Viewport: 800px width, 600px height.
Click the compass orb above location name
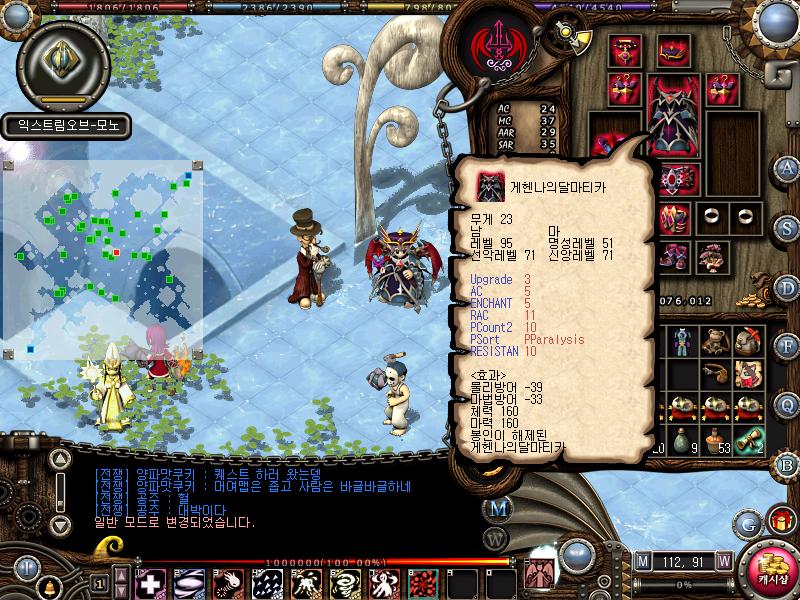point(62,62)
